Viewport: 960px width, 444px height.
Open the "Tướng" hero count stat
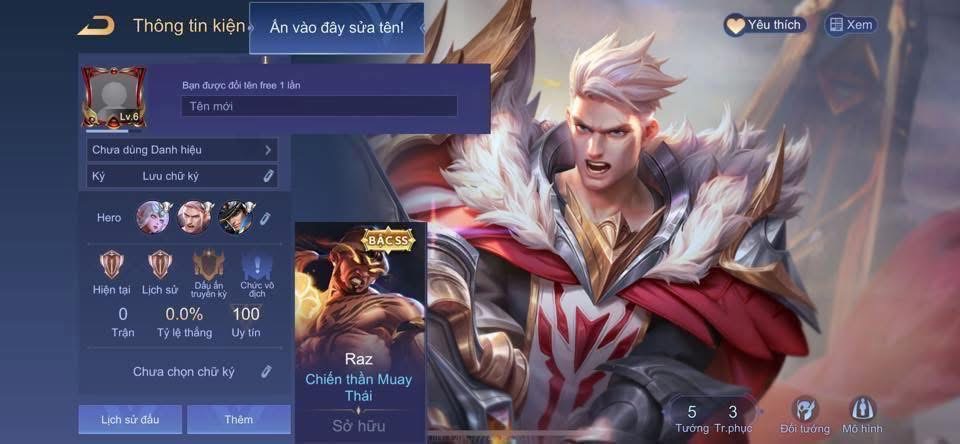coord(692,418)
